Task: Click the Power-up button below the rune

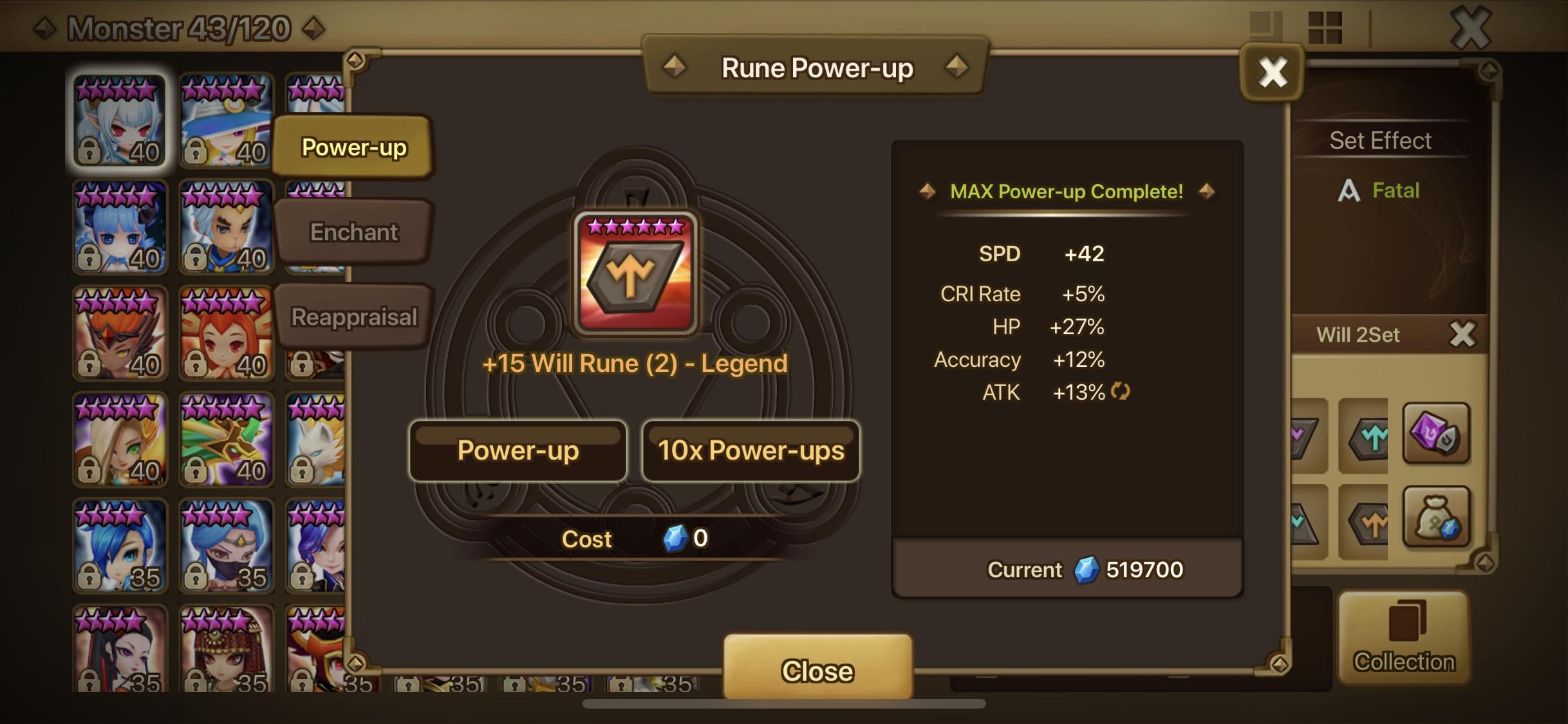Action: (x=517, y=451)
